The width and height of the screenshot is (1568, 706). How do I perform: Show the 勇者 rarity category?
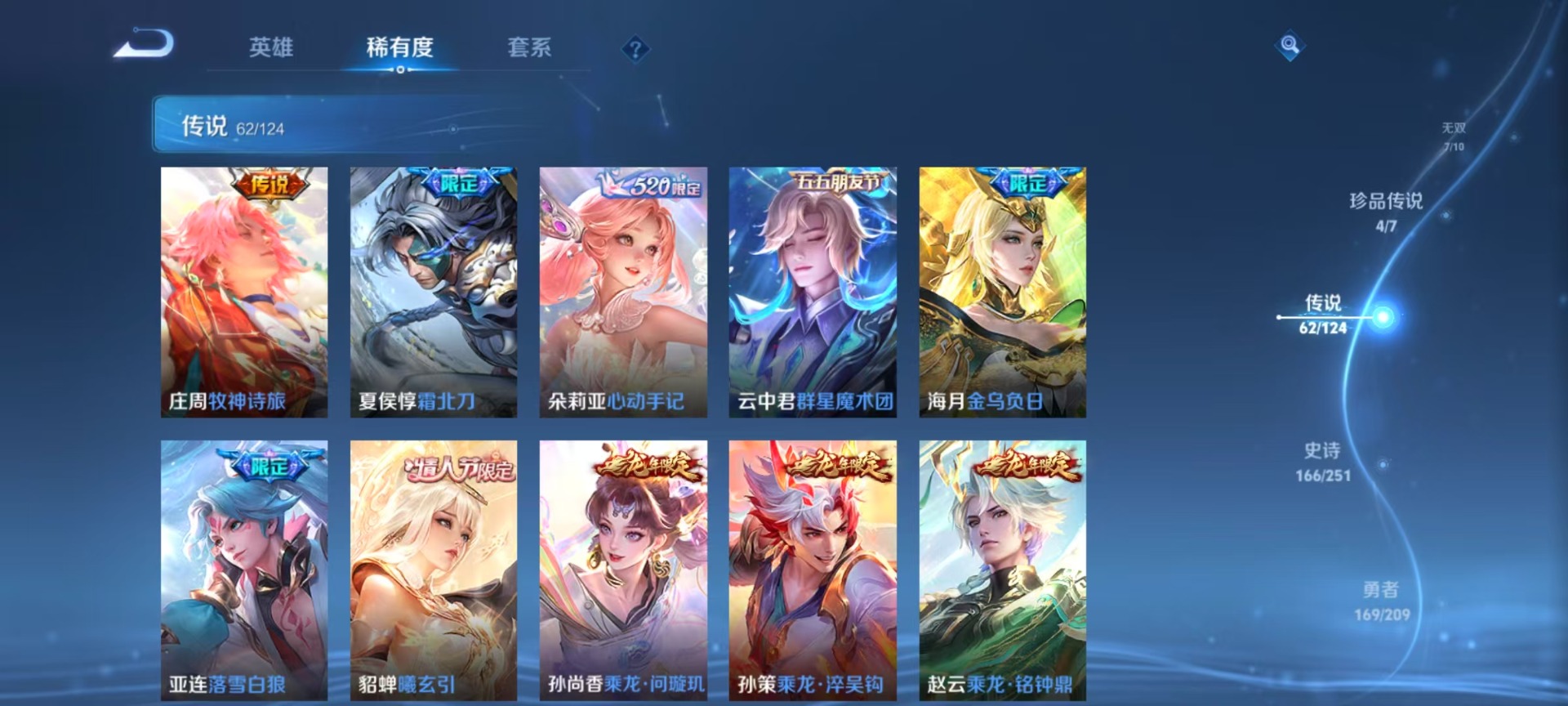point(1381,600)
